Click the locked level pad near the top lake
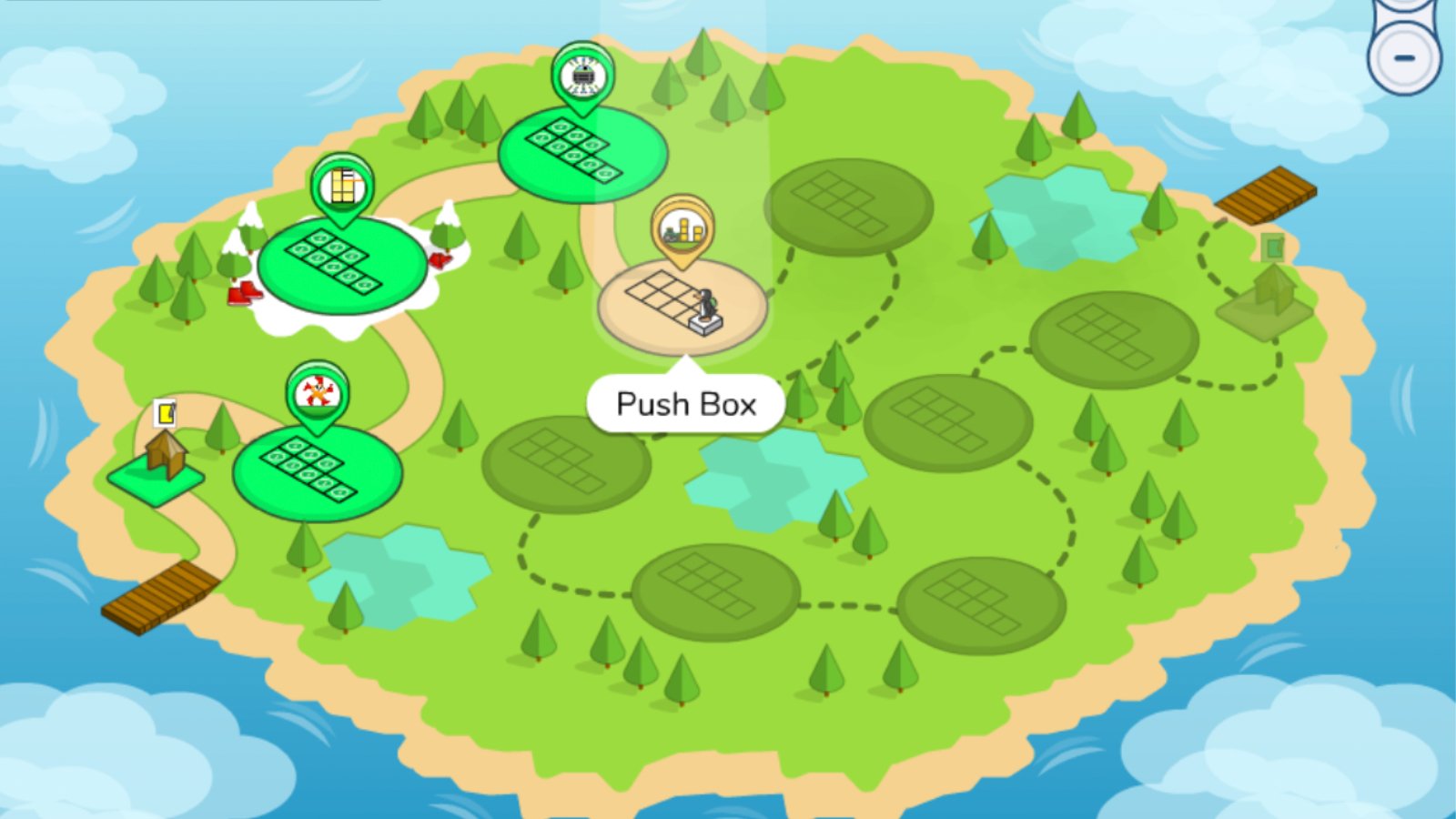This screenshot has width=1456, height=819. 849,207
